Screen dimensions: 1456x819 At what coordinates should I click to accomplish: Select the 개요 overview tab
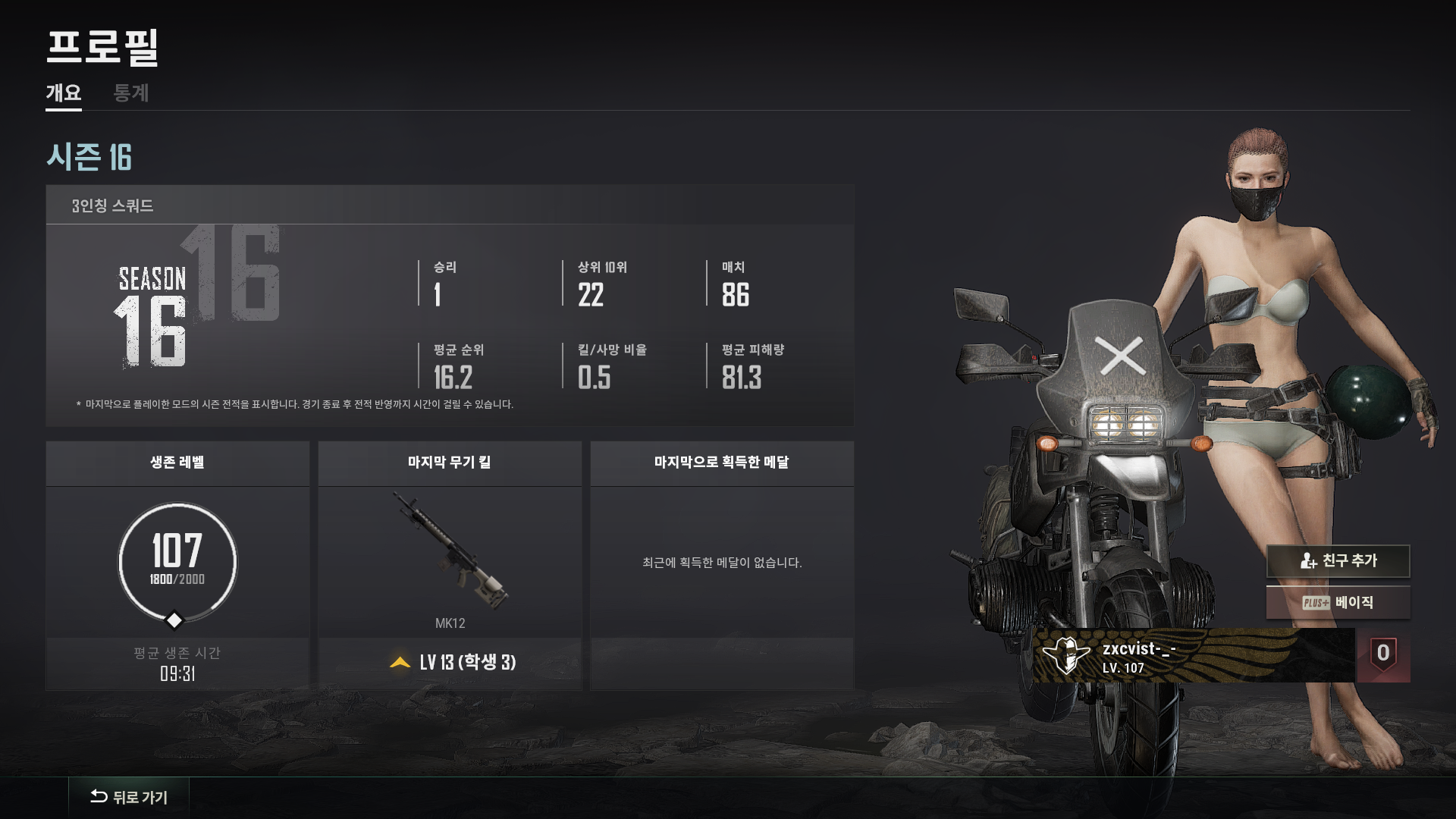tap(64, 93)
